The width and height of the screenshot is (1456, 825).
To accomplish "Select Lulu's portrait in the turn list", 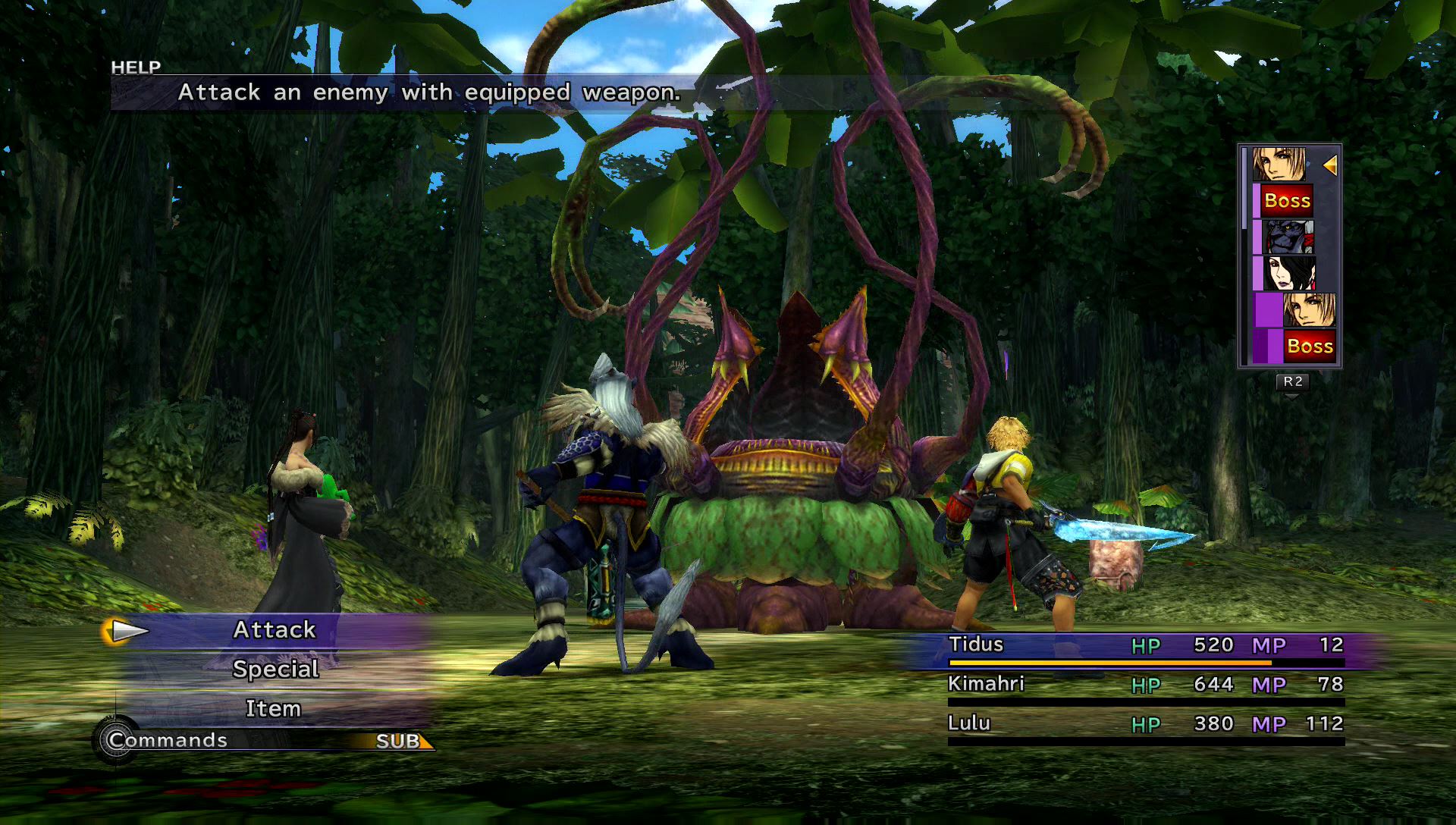I will (1288, 274).
